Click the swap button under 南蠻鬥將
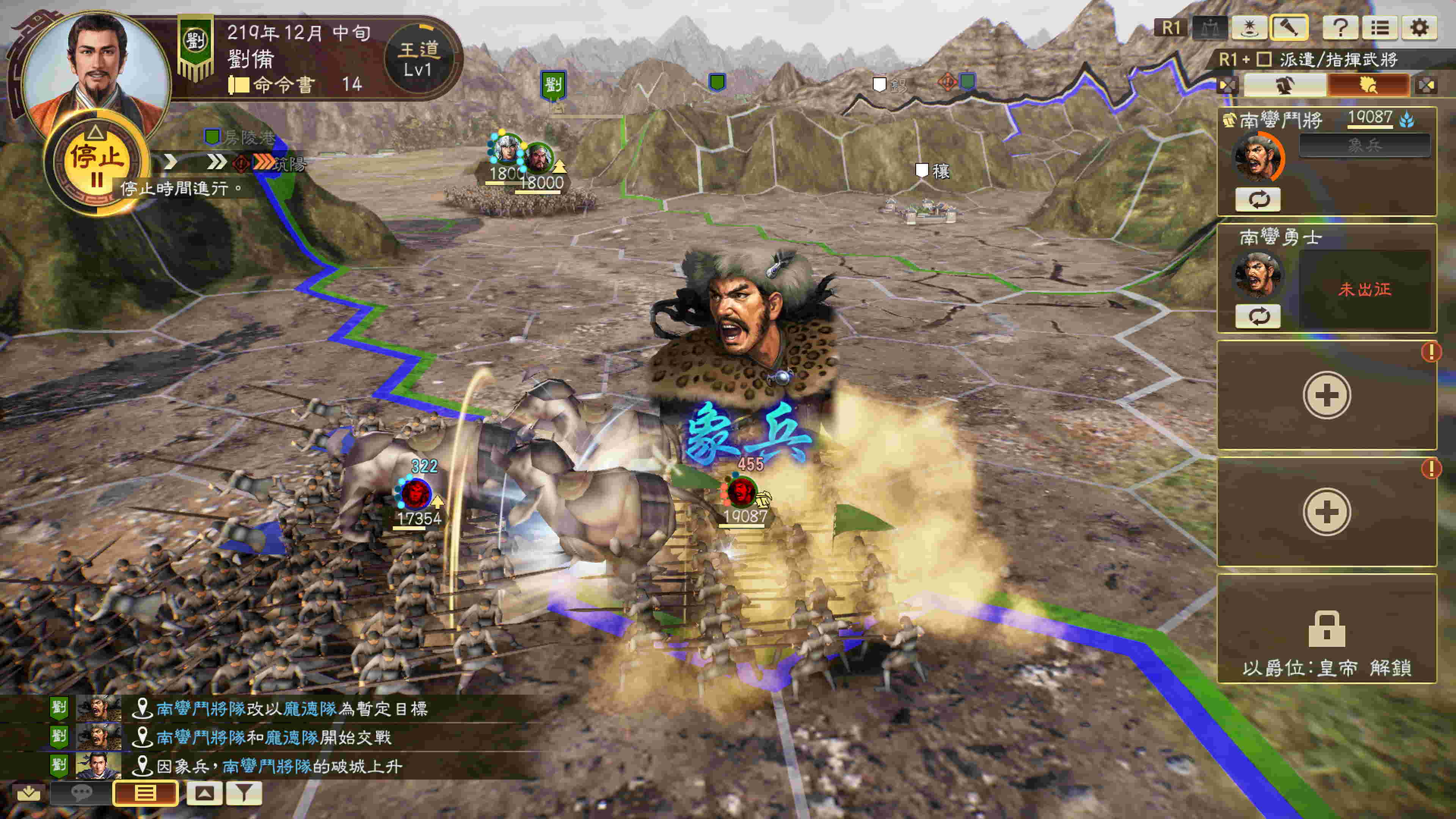This screenshot has width=1456, height=819. coord(1258,199)
